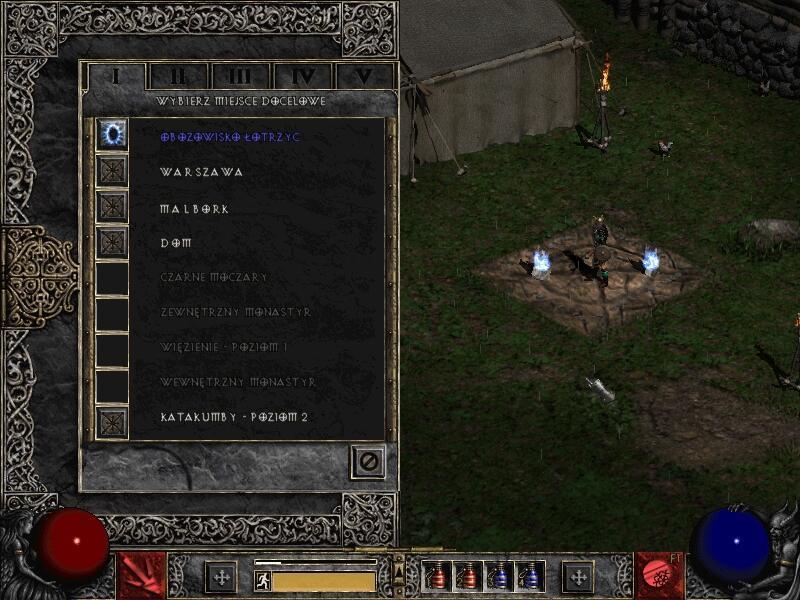Show the Act IV waypoint tab

pyautogui.click(x=302, y=76)
